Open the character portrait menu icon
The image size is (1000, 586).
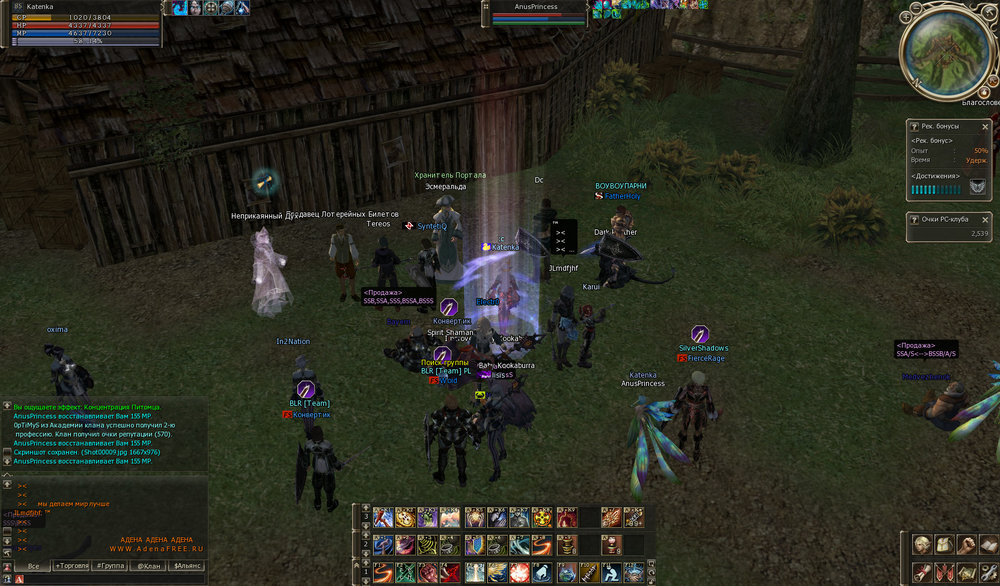(922, 545)
